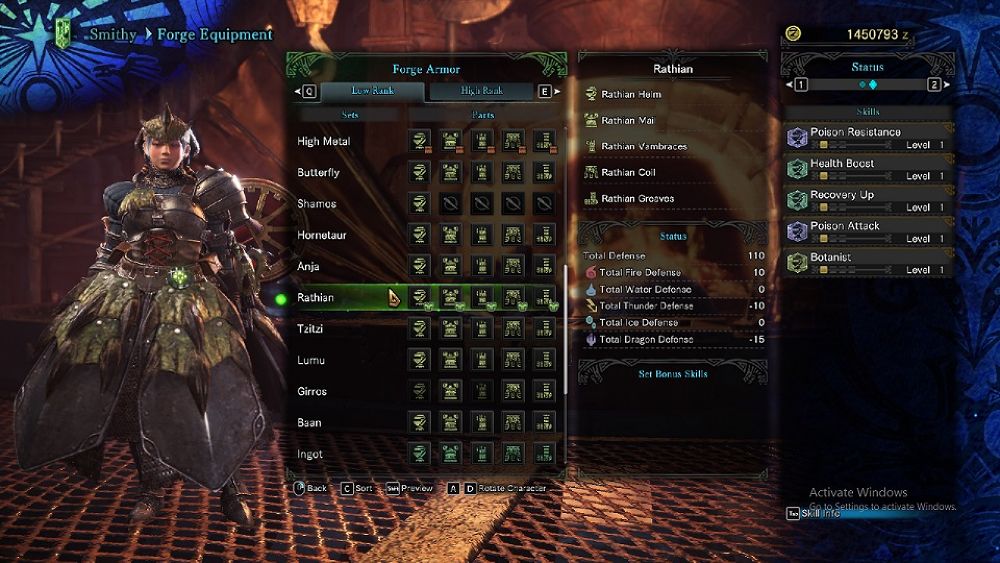Pick the Shamos armor set
Screen dimensions: 1000x563
(x=317, y=204)
